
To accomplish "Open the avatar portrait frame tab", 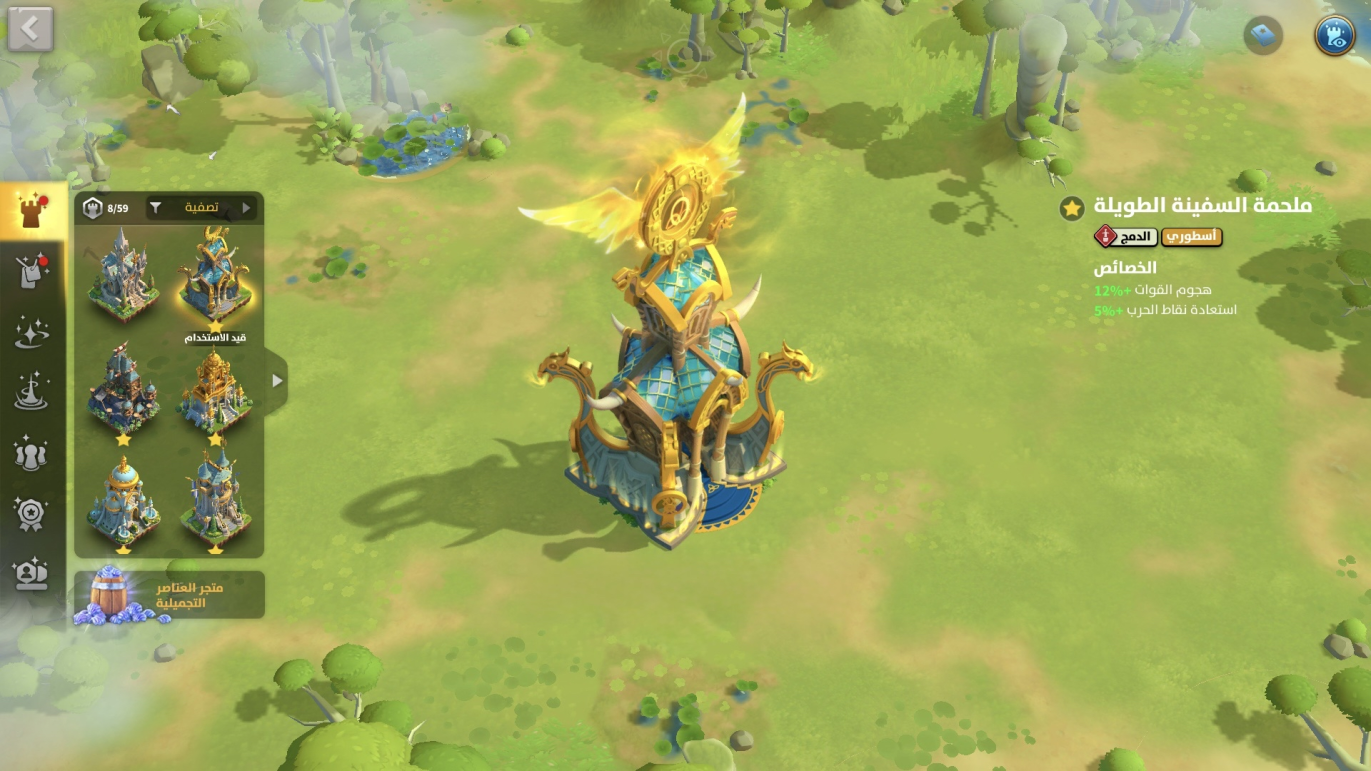I will (32, 573).
